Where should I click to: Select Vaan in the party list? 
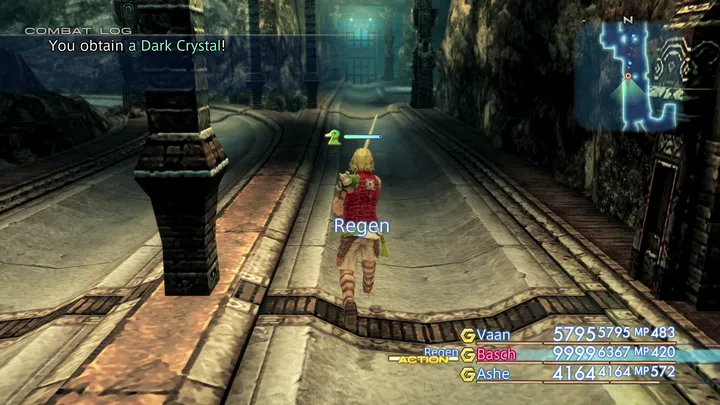click(x=493, y=334)
